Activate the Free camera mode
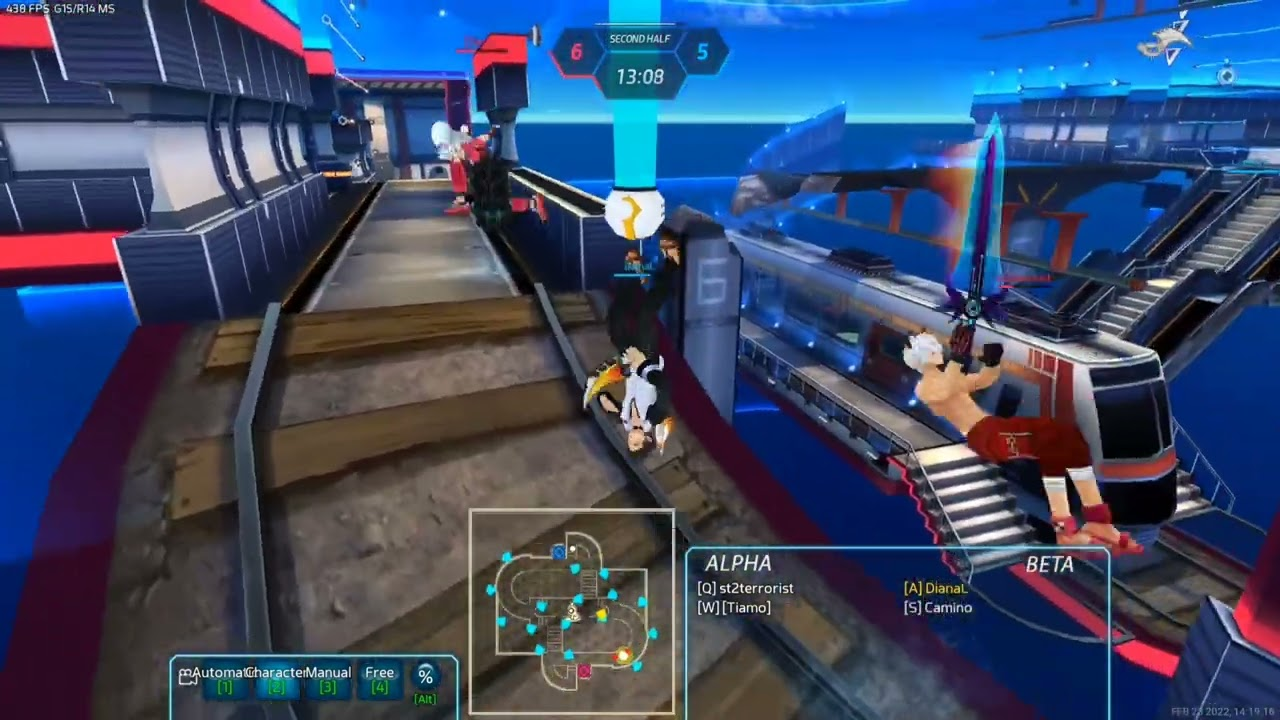This screenshot has width=1280, height=720. 379,679
